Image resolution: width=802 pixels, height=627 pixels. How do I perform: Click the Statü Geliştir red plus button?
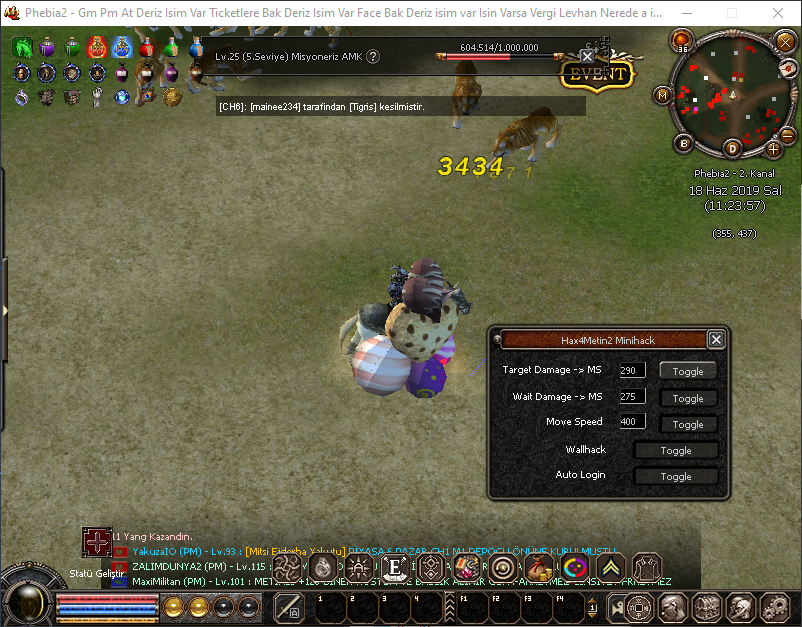(97, 541)
